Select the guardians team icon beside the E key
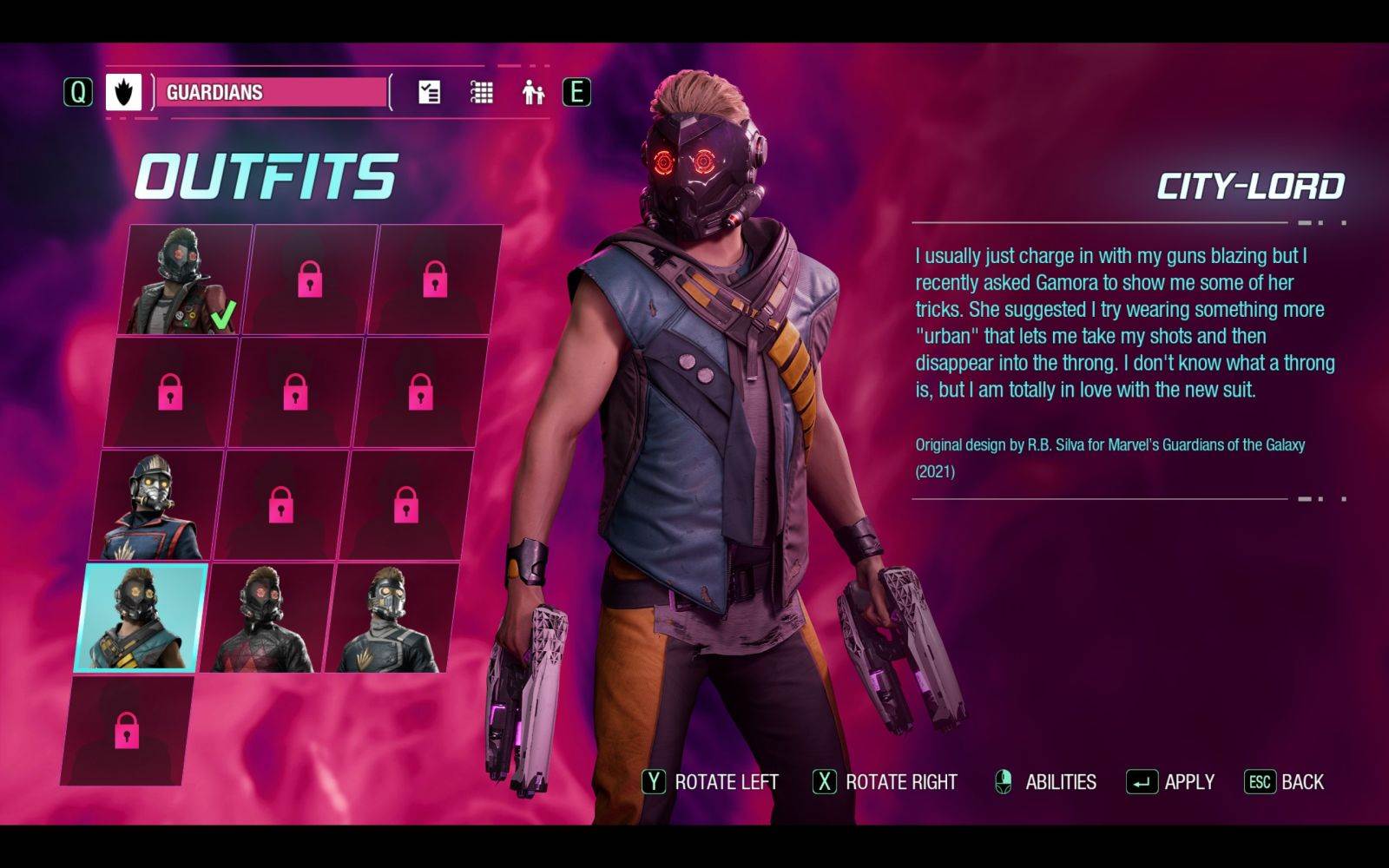 (x=532, y=91)
